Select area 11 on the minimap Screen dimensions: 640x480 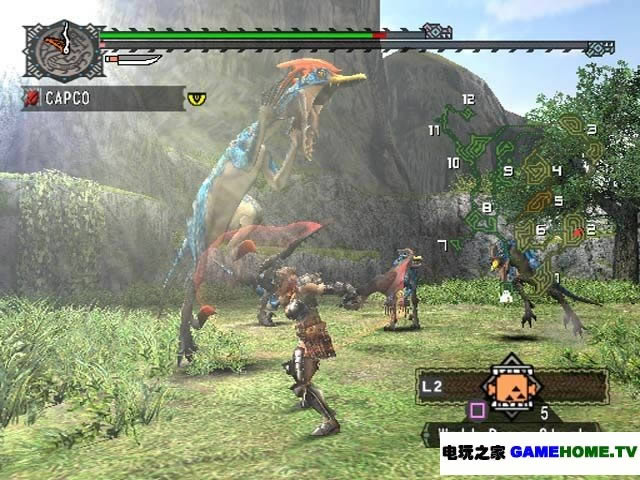434,130
